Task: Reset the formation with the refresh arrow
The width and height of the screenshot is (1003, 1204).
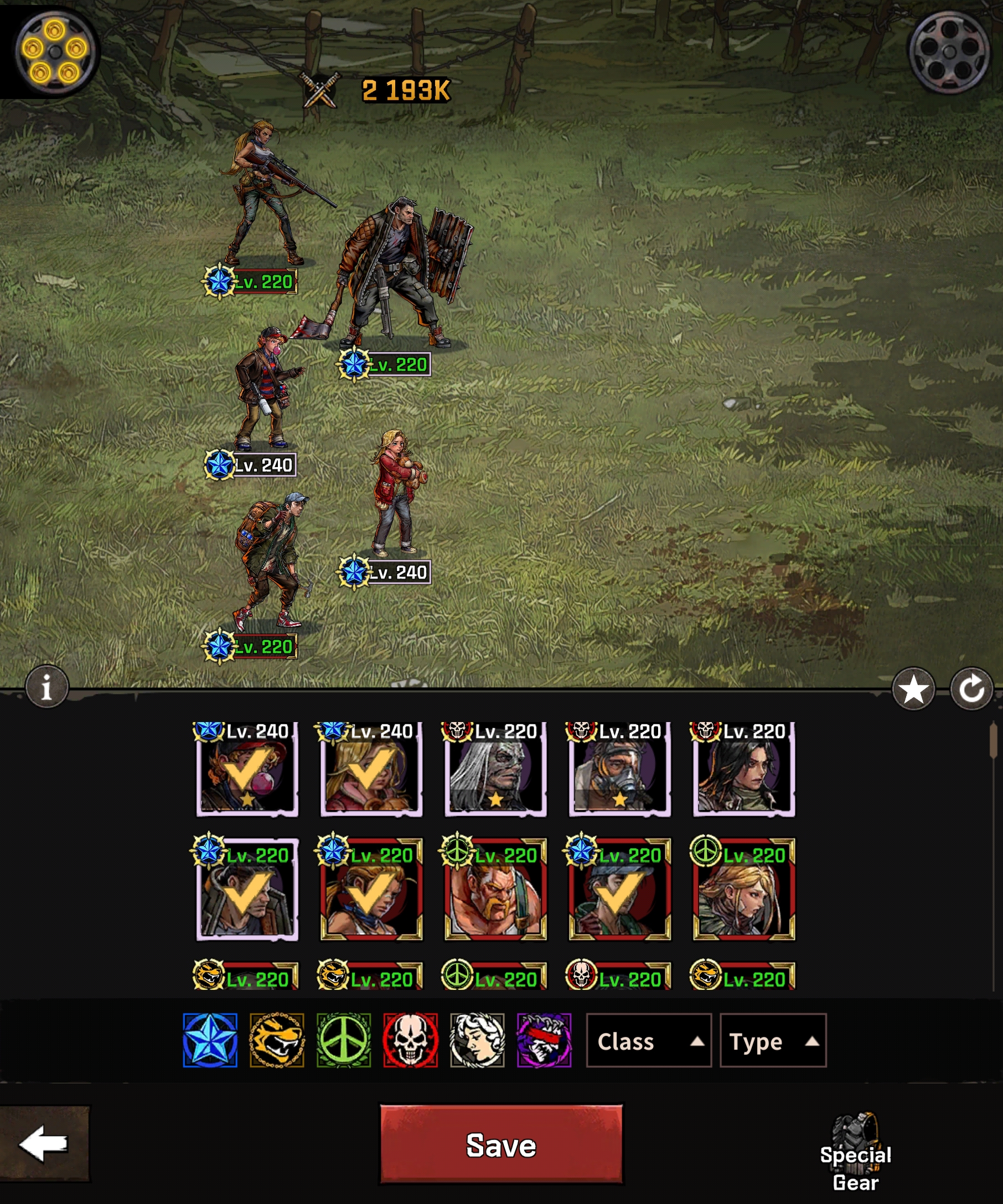Action: pos(971,689)
